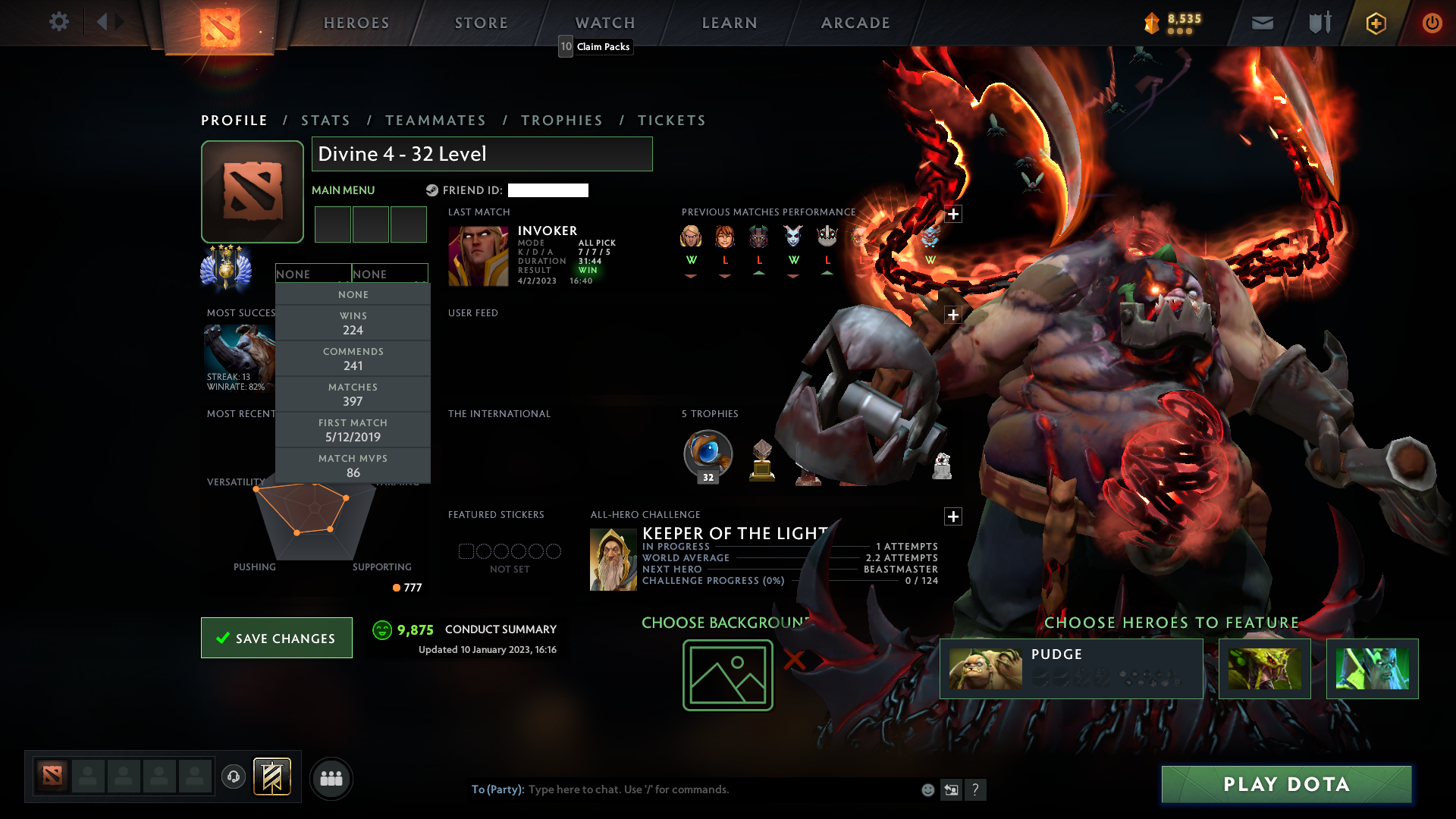
Task: Click the chat help question mark icon
Action: [x=976, y=789]
